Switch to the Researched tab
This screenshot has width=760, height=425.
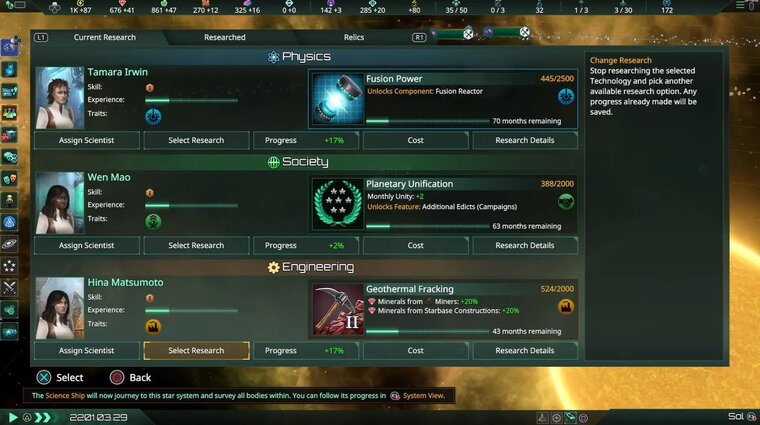pyautogui.click(x=224, y=37)
